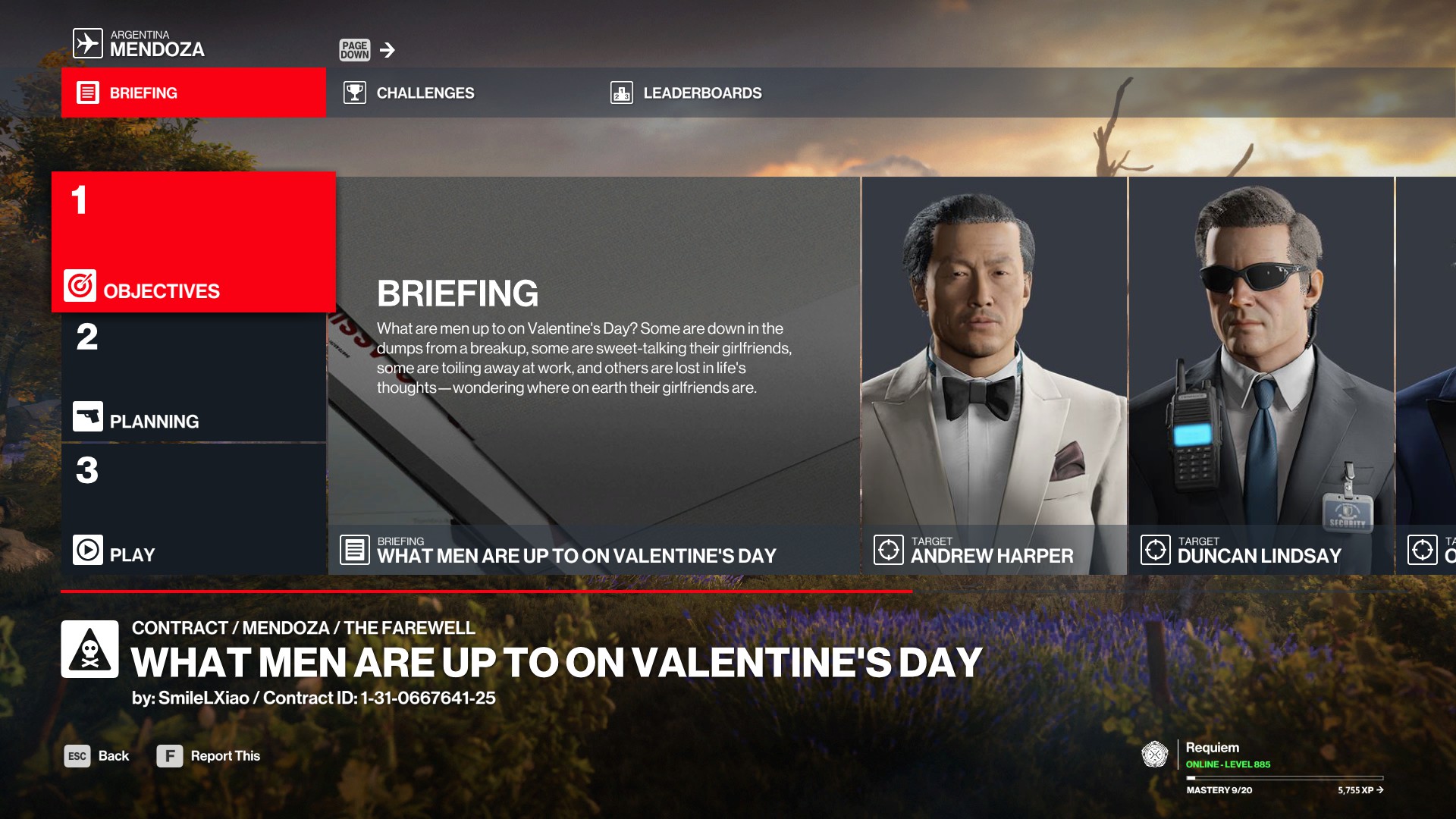Select the Objectives step

pyautogui.click(x=193, y=243)
